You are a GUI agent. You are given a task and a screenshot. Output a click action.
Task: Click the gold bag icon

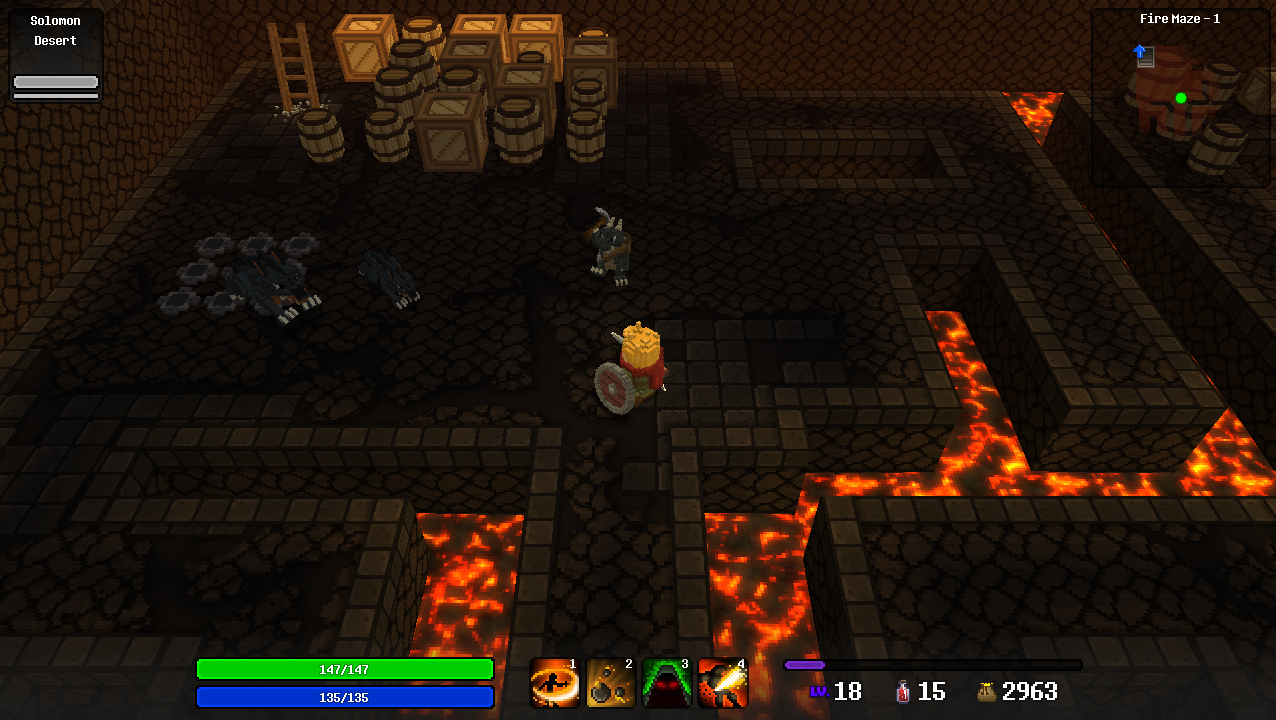pyautogui.click(x=986, y=691)
